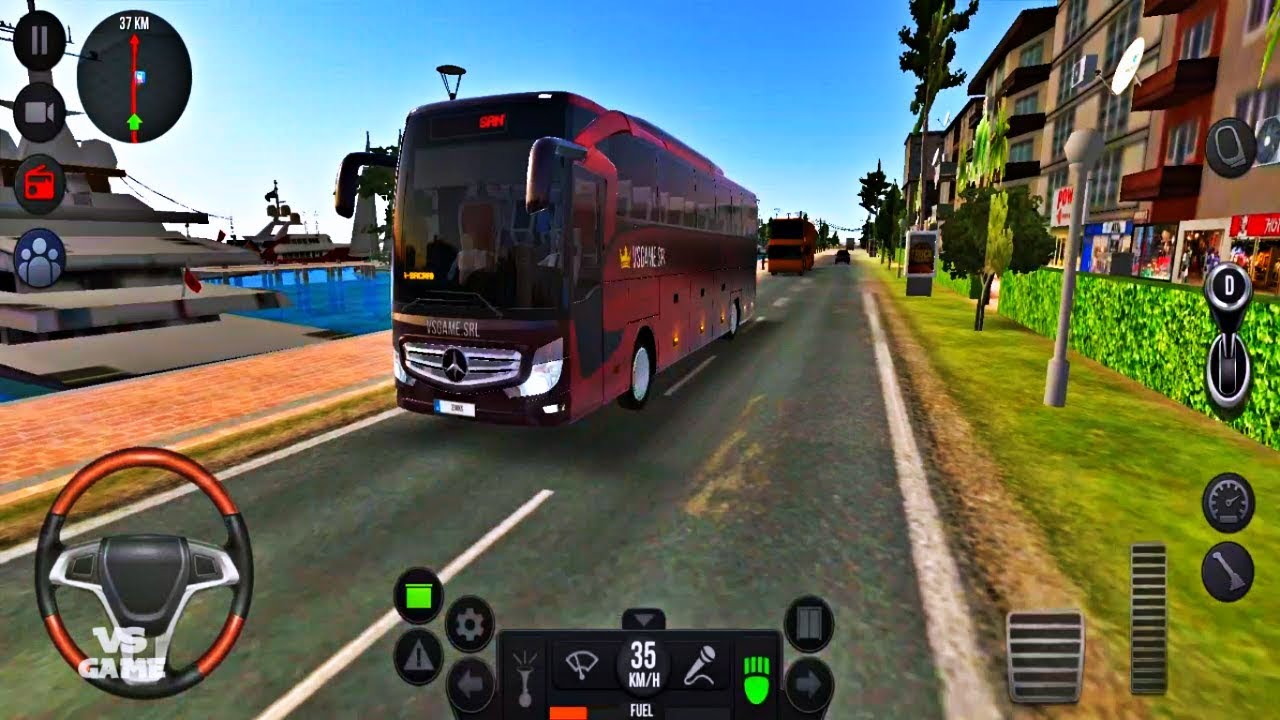The height and width of the screenshot is (720, 1280).
Task: Toggle the engine start switch
Action: 418,593
